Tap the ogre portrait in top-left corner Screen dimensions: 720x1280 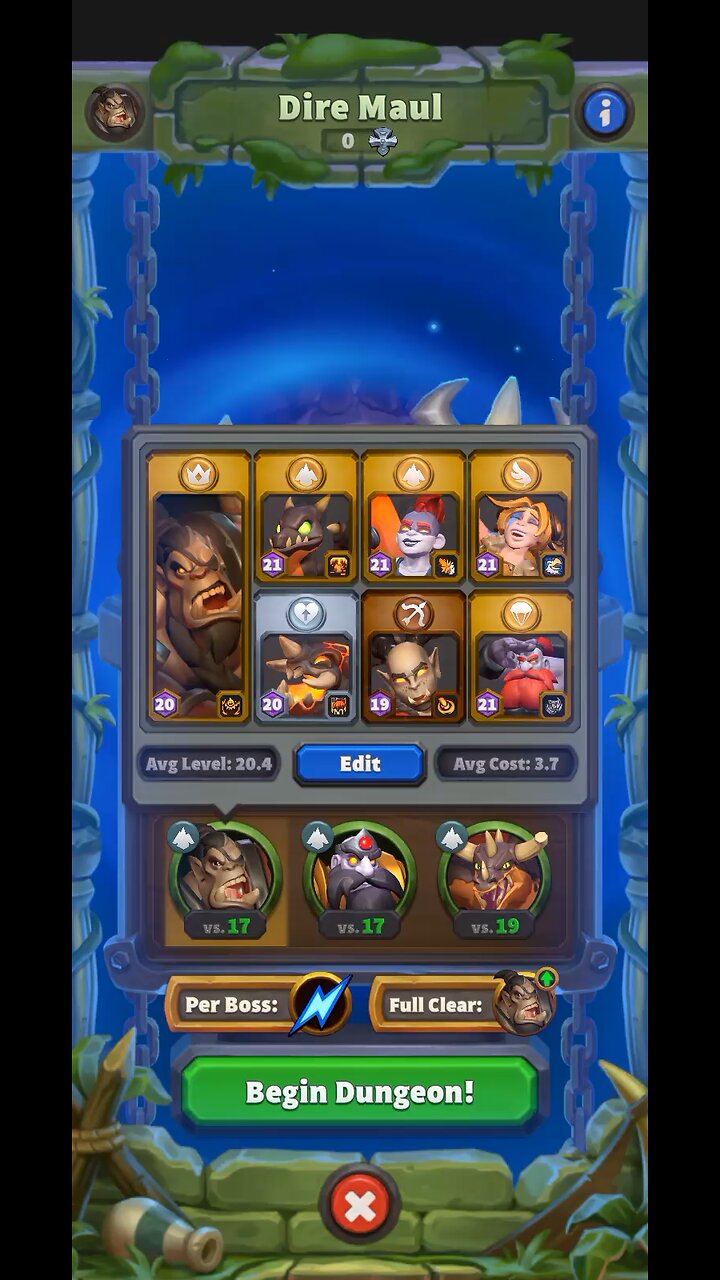[x=114, y=111]
